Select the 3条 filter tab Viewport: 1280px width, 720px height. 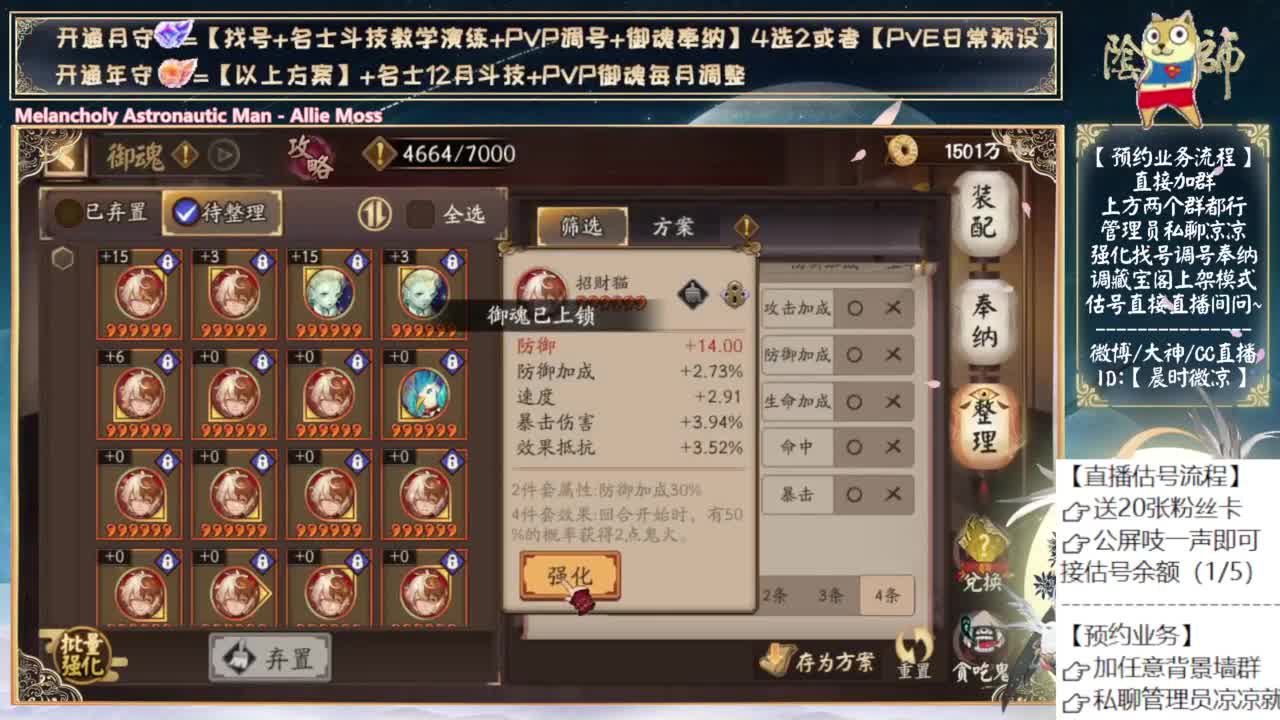pyautogui.click(x=831, y=594)
